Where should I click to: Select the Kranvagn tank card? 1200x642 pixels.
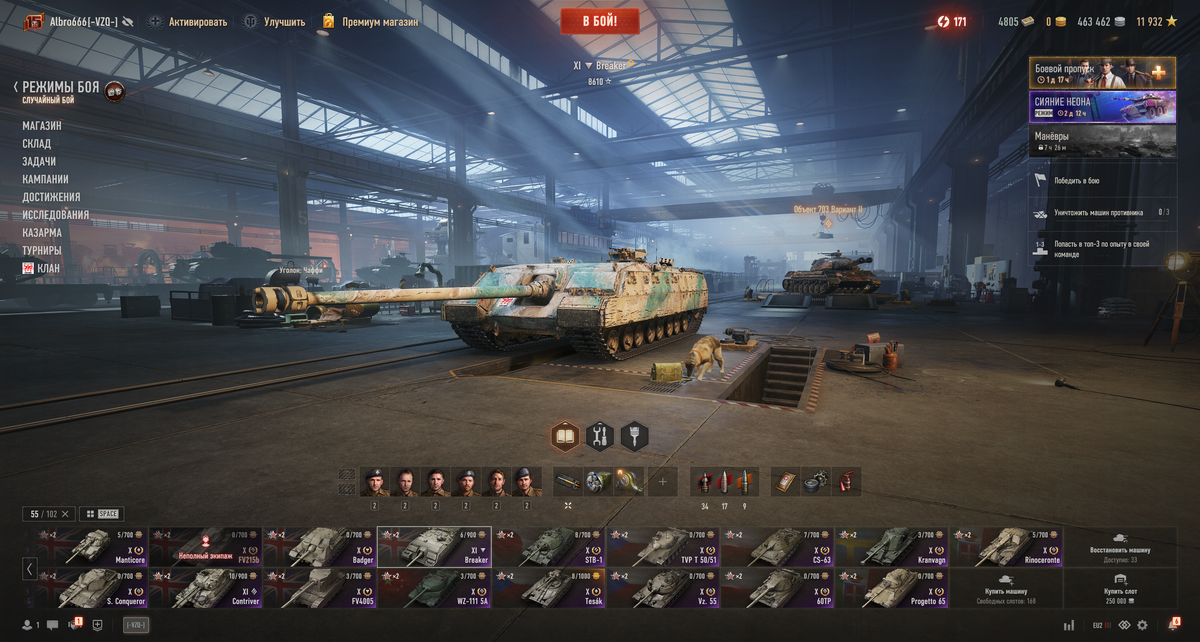tap(891, 547)
